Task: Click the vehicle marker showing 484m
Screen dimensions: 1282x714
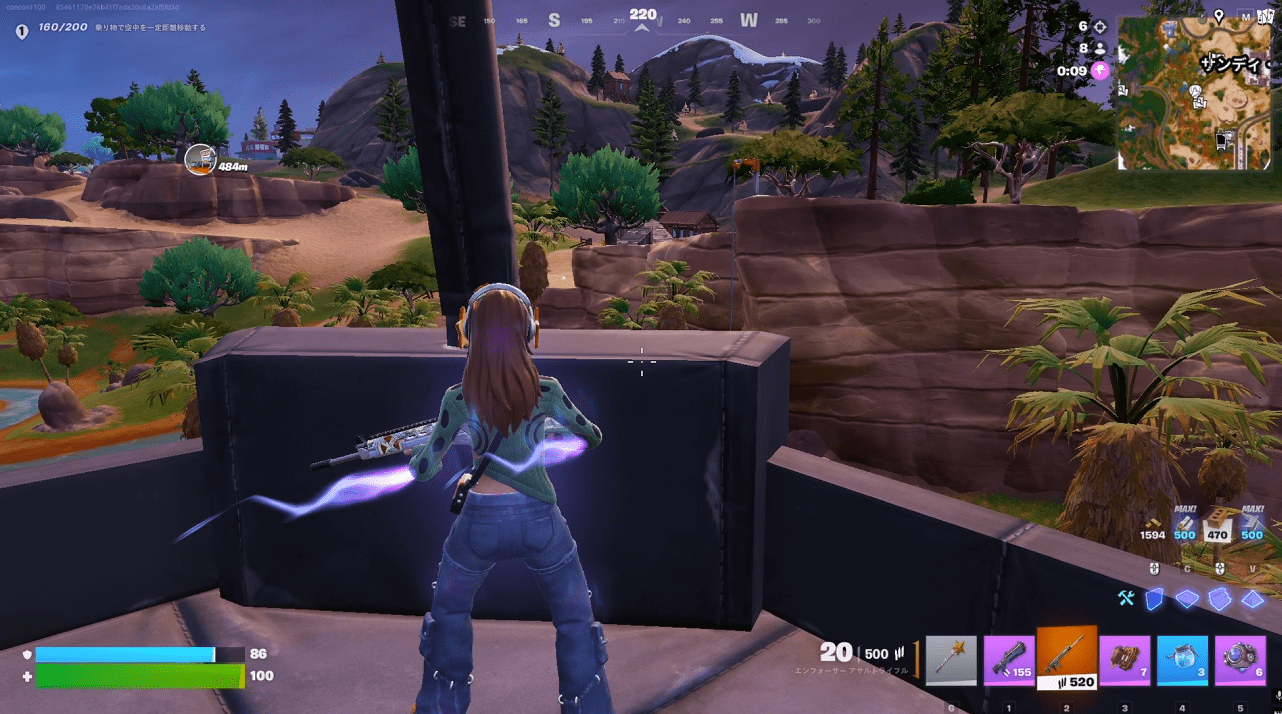Action: click(201, 158)
